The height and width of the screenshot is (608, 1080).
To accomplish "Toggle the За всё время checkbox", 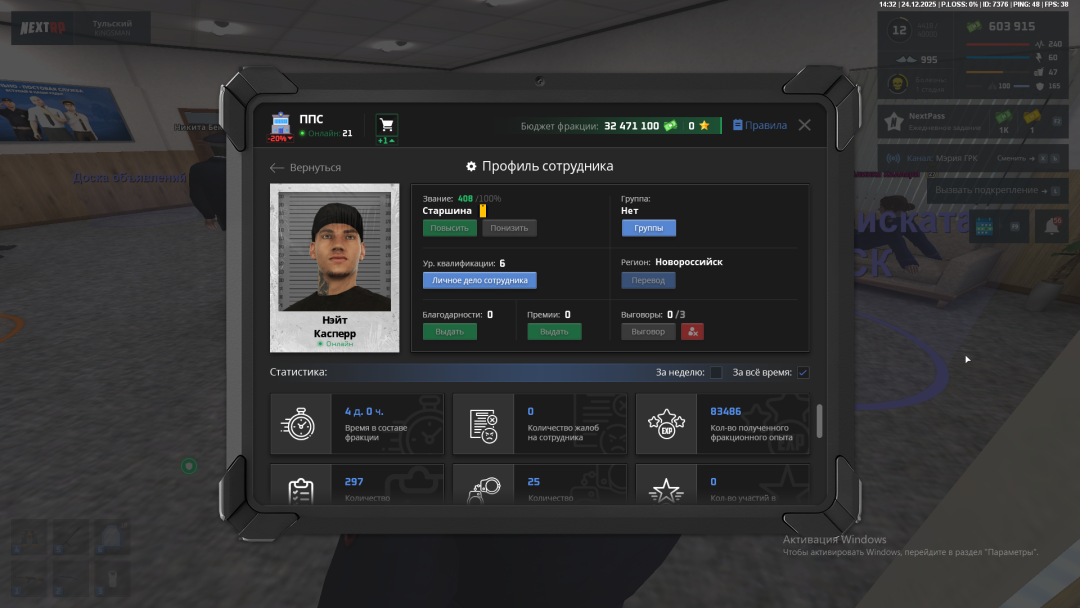I will click(803, 373).
